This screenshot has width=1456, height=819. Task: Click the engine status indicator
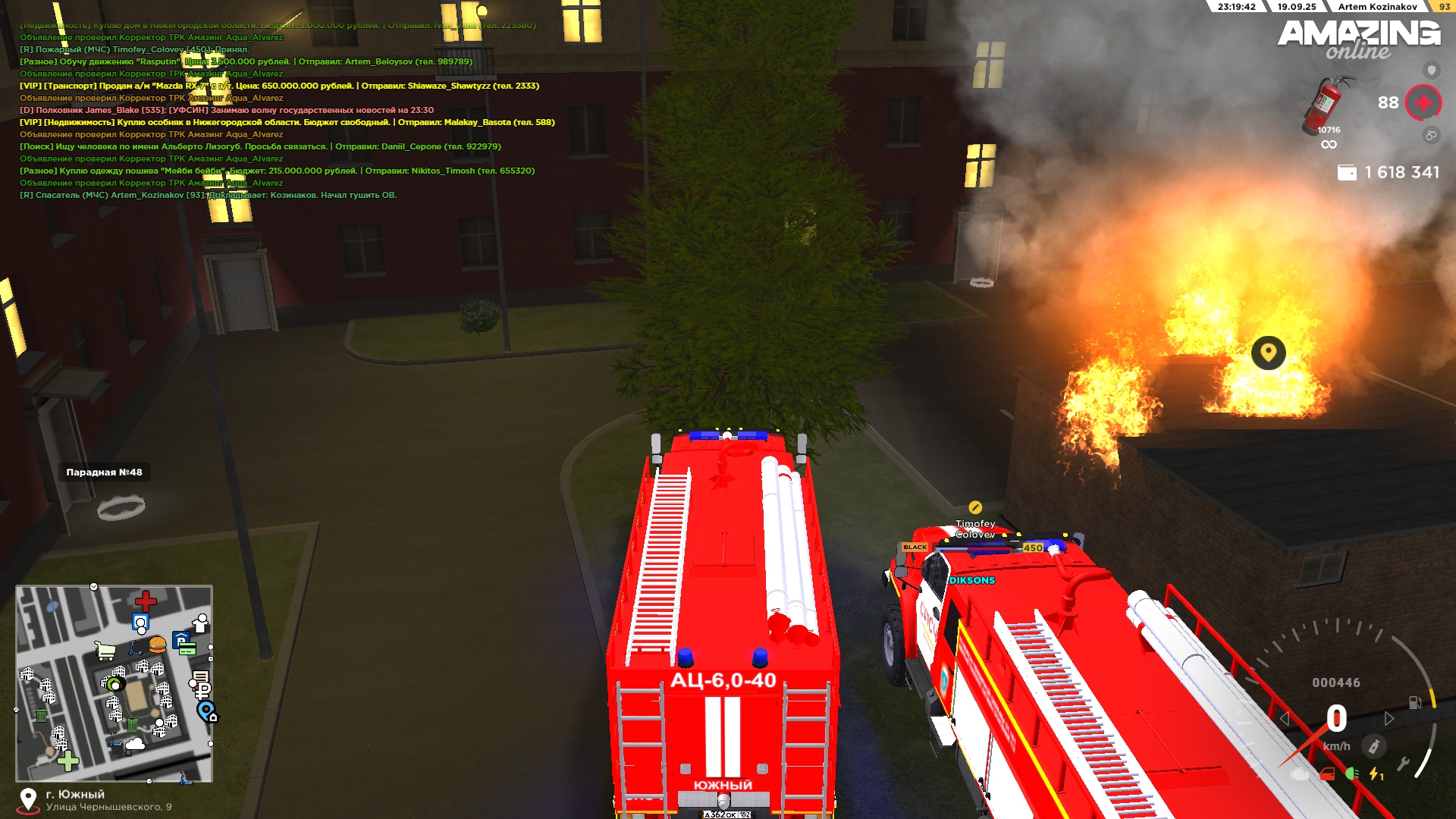click(x=1300, y=774)
